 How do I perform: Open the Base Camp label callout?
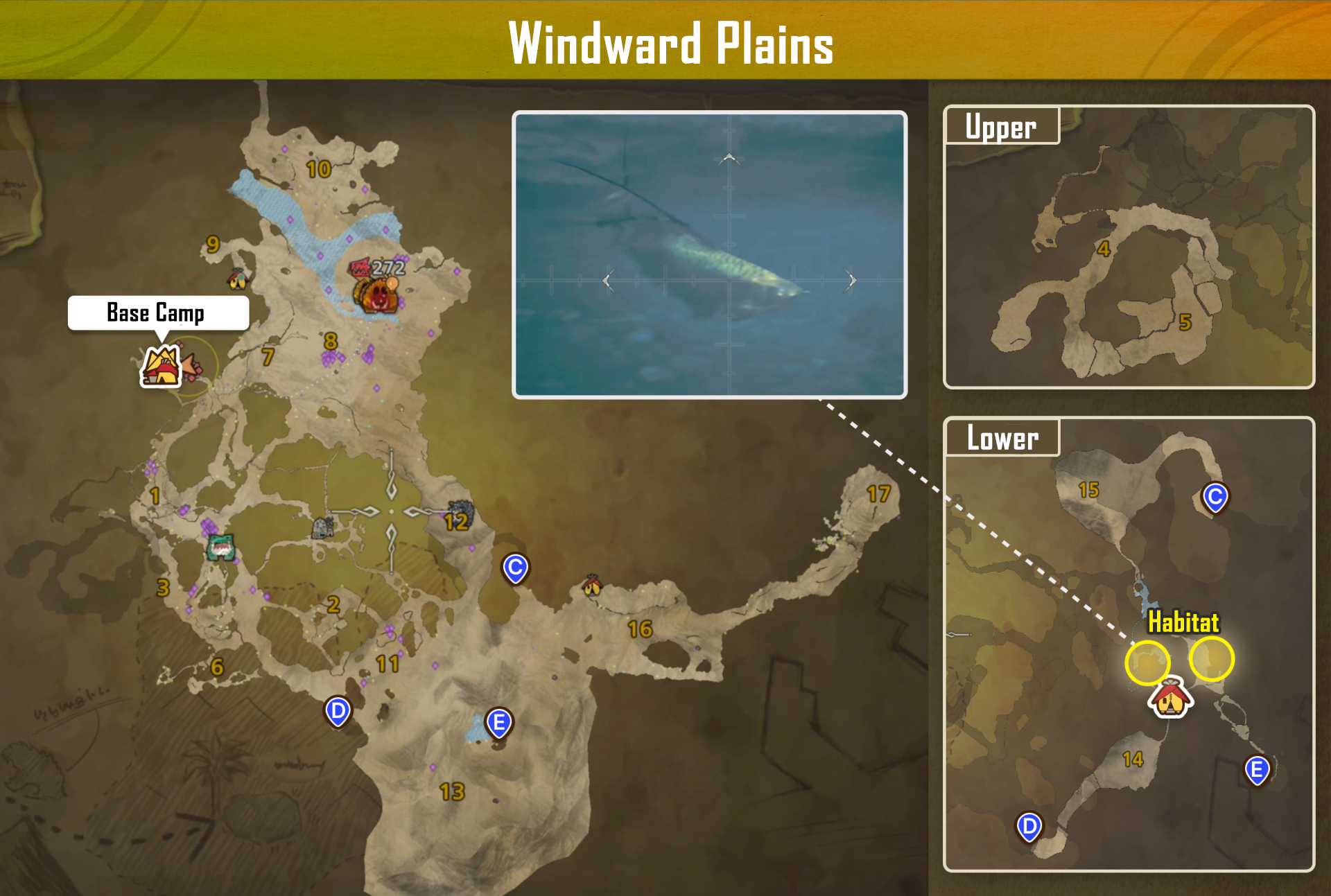pos(158,313)
